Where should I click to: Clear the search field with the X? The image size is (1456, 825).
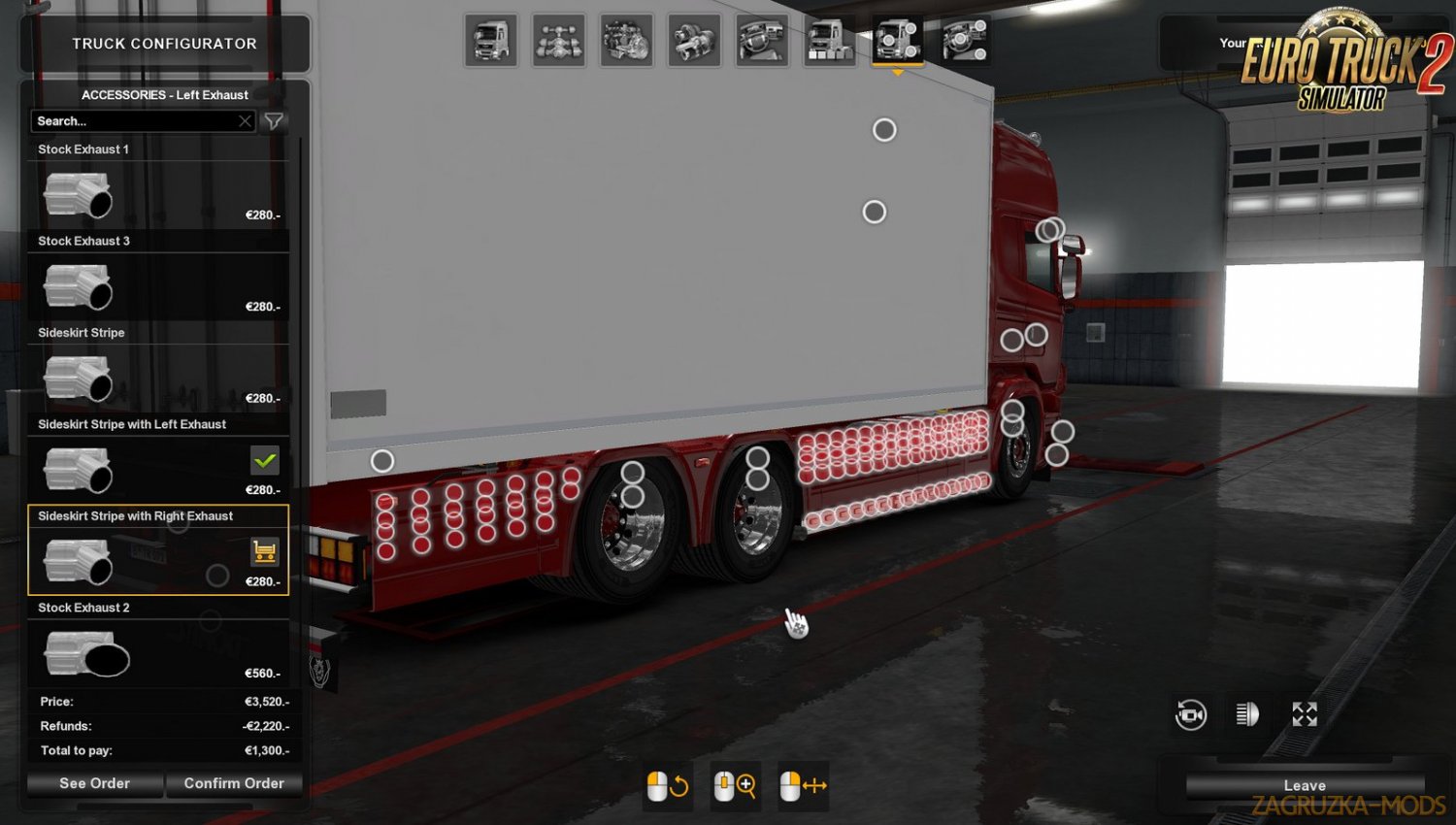pyautogui.click(x=246, y=120)
